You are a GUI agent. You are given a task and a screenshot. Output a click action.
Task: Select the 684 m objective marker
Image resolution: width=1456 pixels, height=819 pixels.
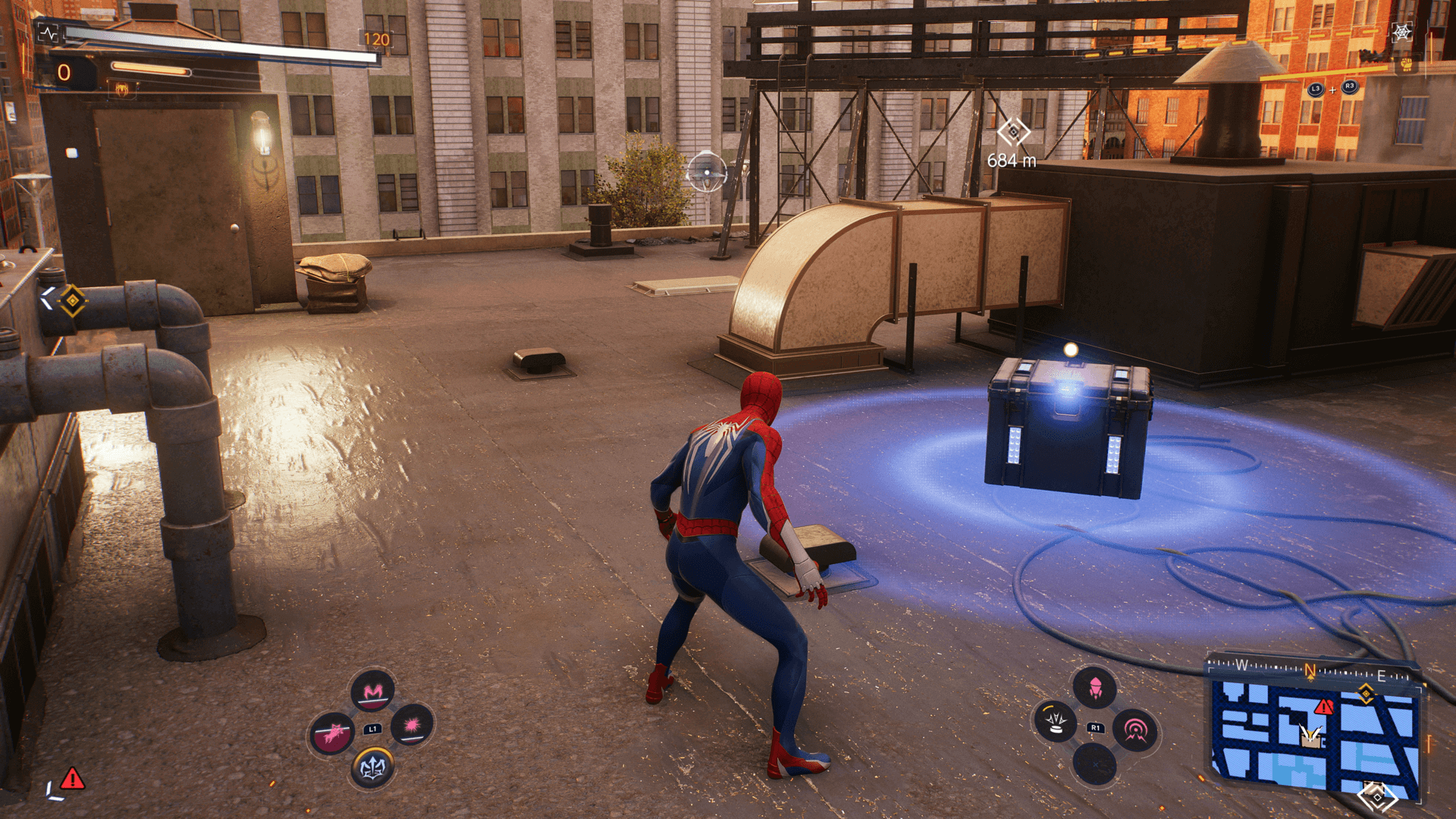coord(1013,133)
